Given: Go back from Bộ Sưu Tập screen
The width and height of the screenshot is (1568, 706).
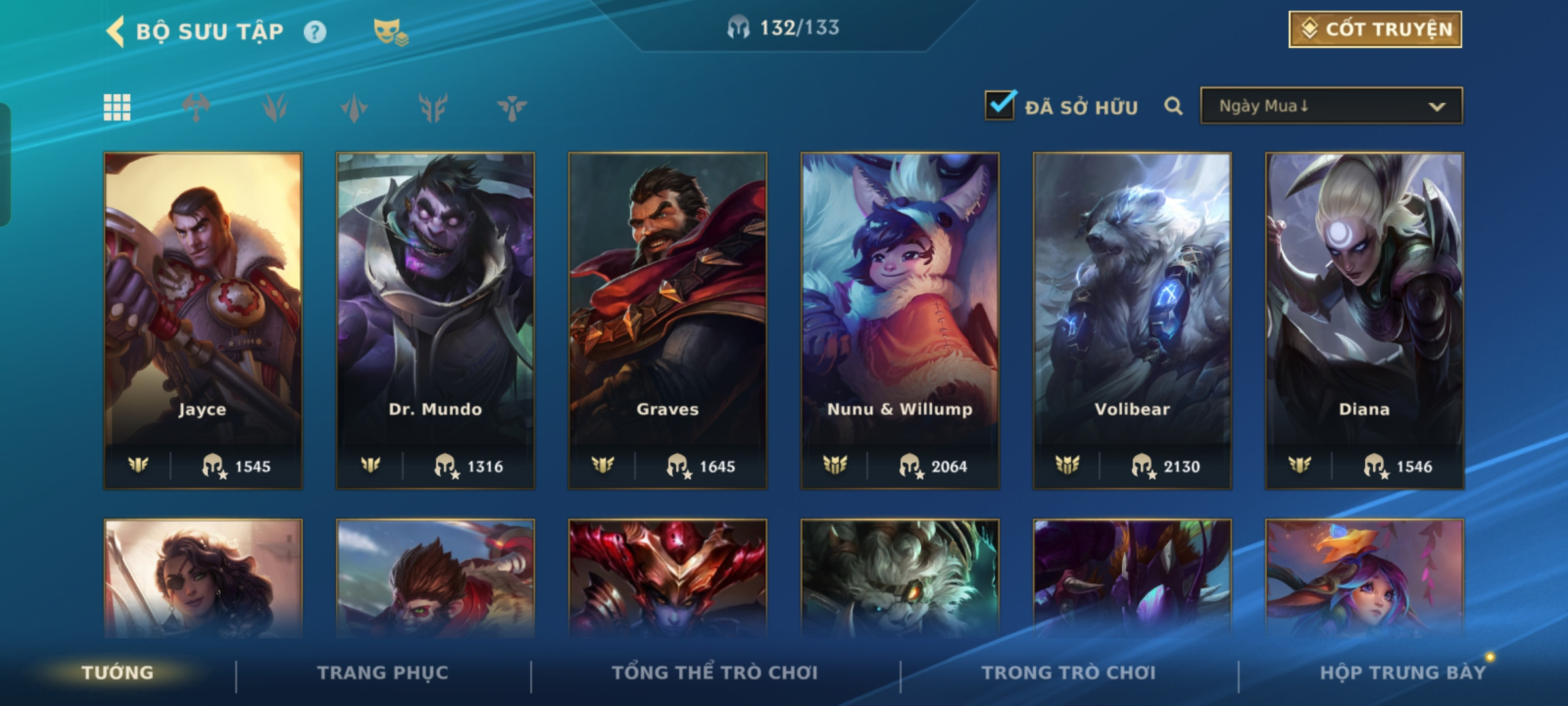Looking at the screenshot, I should (x=116, y=31).
